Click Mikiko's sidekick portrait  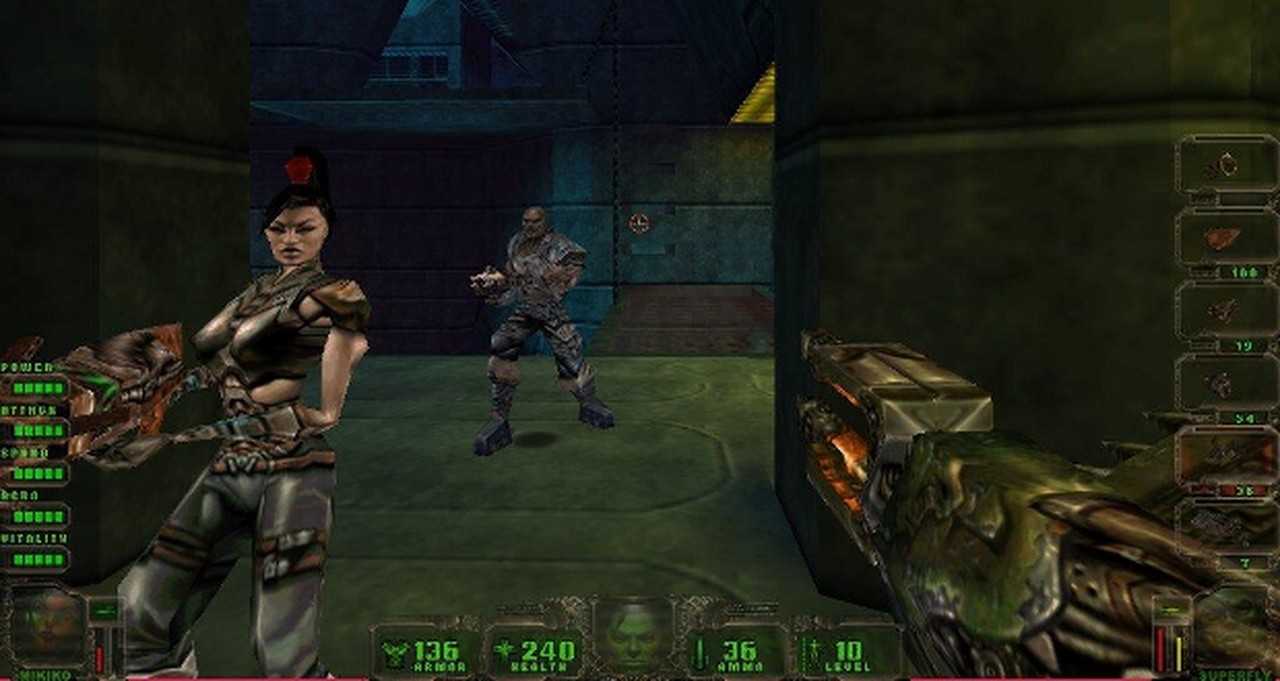pos(46,628)
